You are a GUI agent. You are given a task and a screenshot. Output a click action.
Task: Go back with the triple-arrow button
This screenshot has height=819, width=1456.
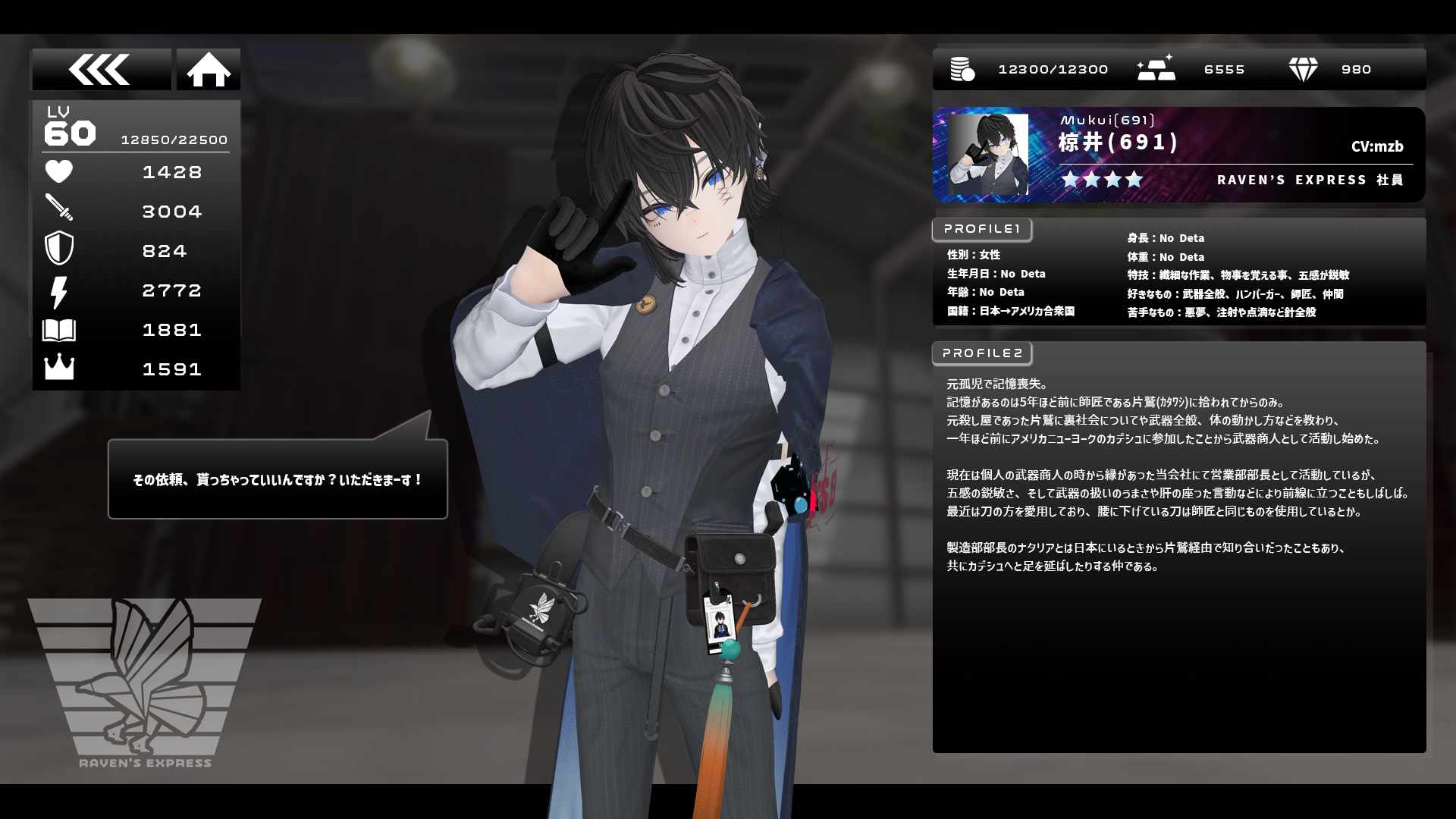click(x=101, y=70)
